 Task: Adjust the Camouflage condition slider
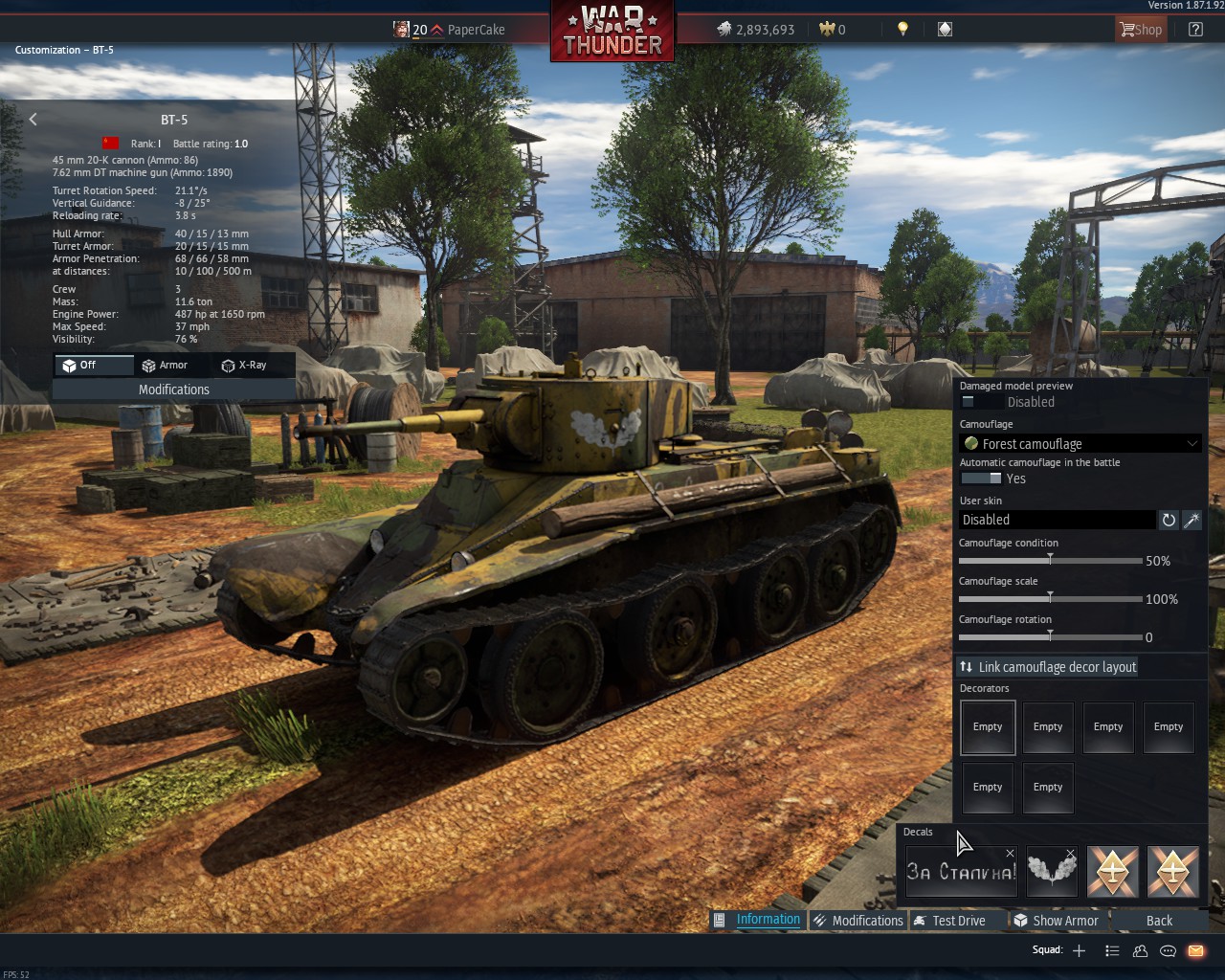(1050, 560)
